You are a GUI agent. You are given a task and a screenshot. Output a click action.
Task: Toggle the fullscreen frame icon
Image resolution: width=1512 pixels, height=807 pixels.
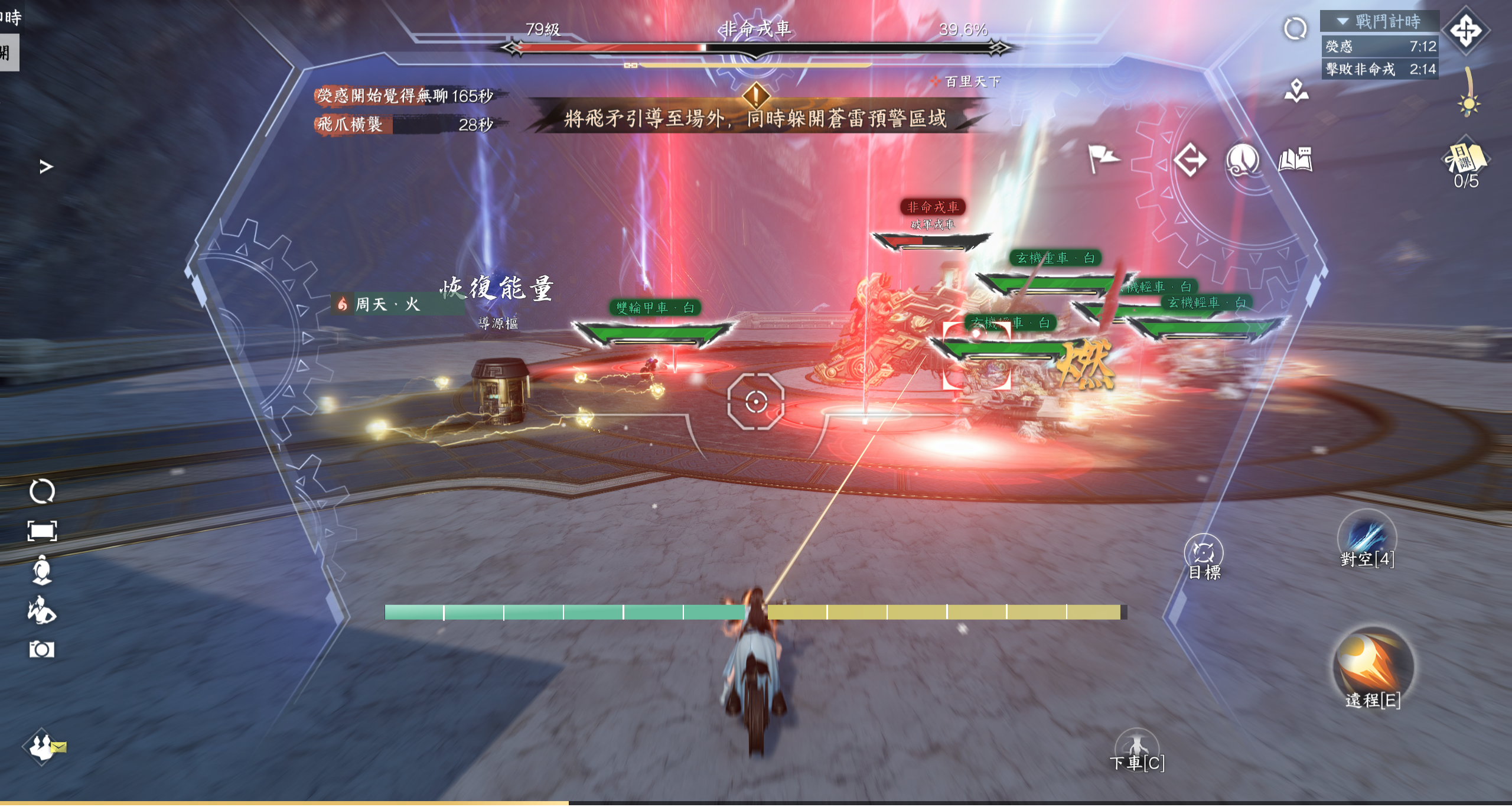pyautogui.click(x=42, y=531)
